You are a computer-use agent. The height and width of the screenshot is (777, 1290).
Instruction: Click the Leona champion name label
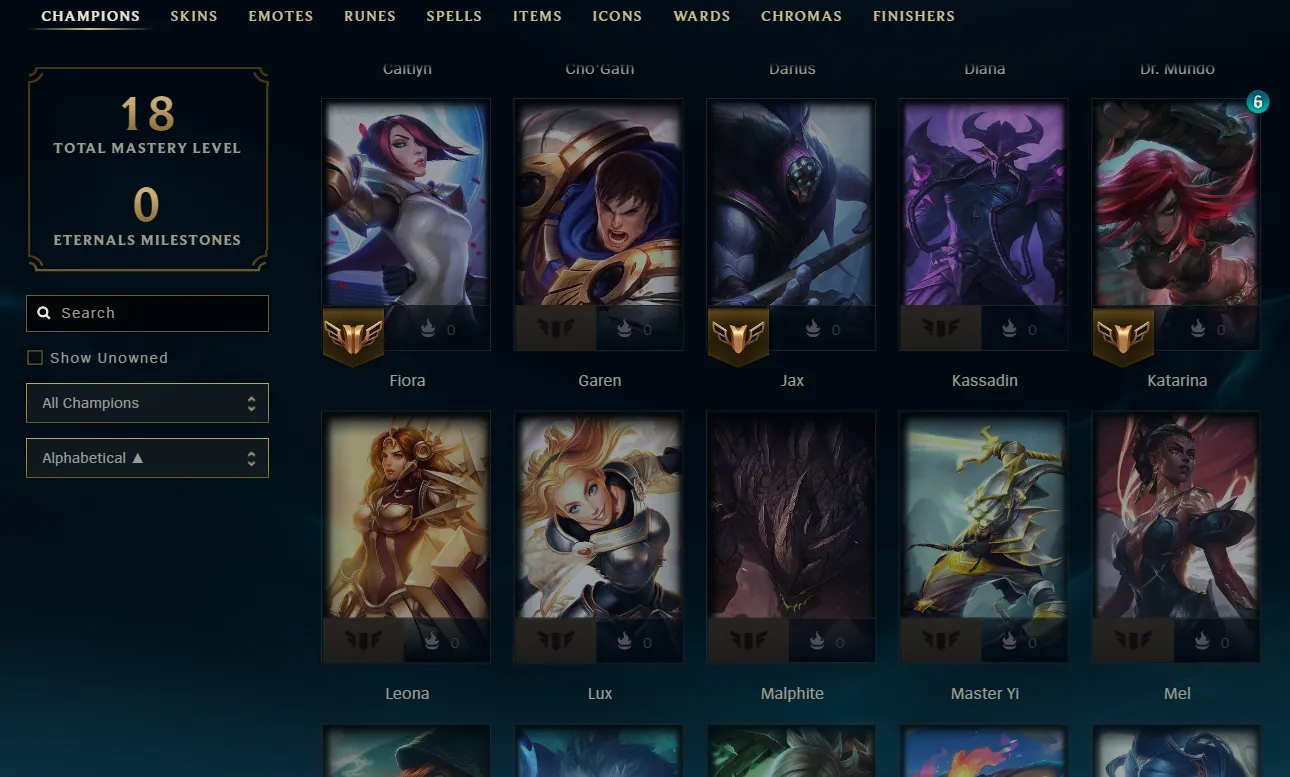[406, 693]
